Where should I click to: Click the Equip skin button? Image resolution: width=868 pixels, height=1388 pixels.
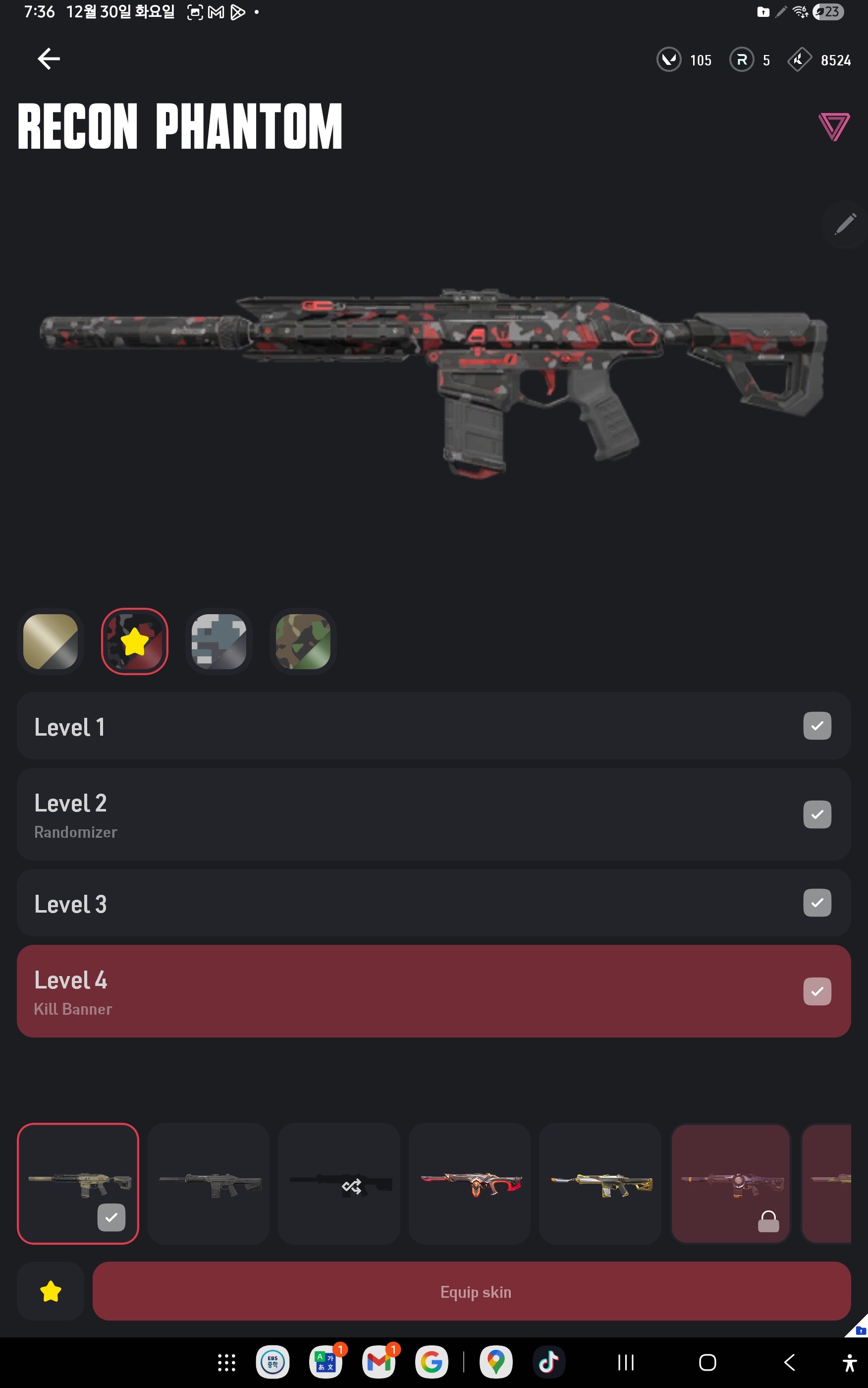coord(471,1291)
